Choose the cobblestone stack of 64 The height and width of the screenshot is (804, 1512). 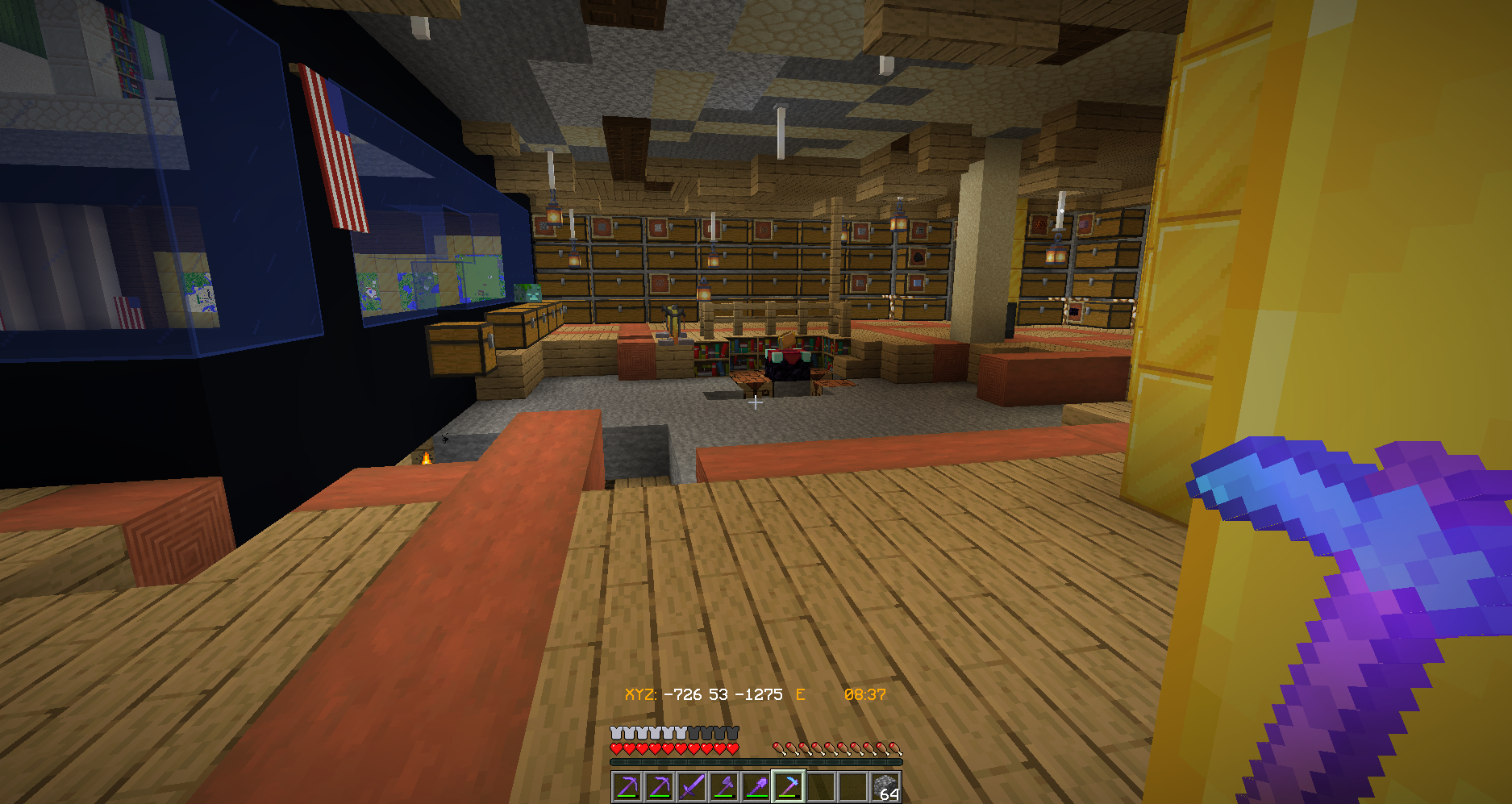(885, 786)
